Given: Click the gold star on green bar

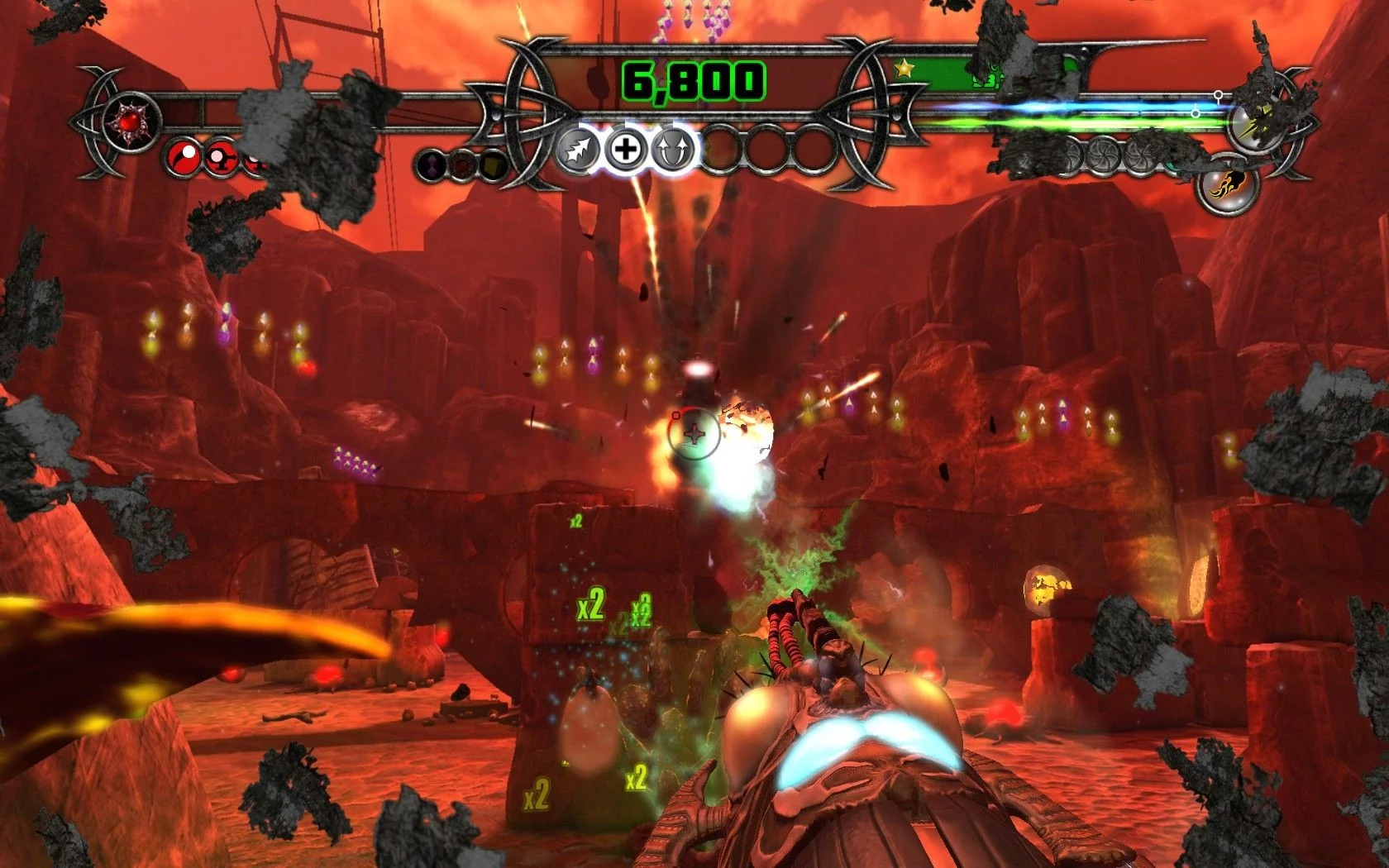Looking at the screenshot, I should tap(905, 69).
